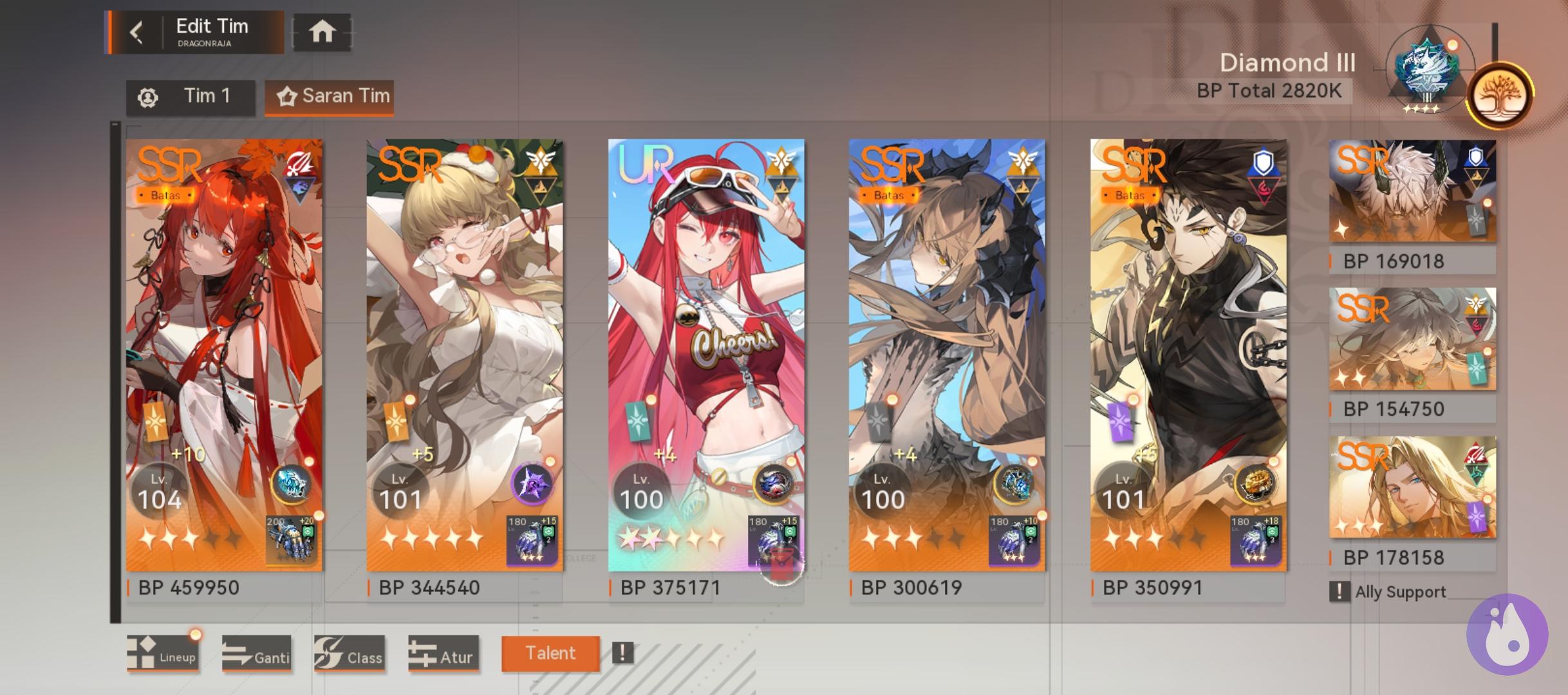This screenshot has height=695, width=1568.
Task: Click the Ganti swap button
Action: pos(257,654)
